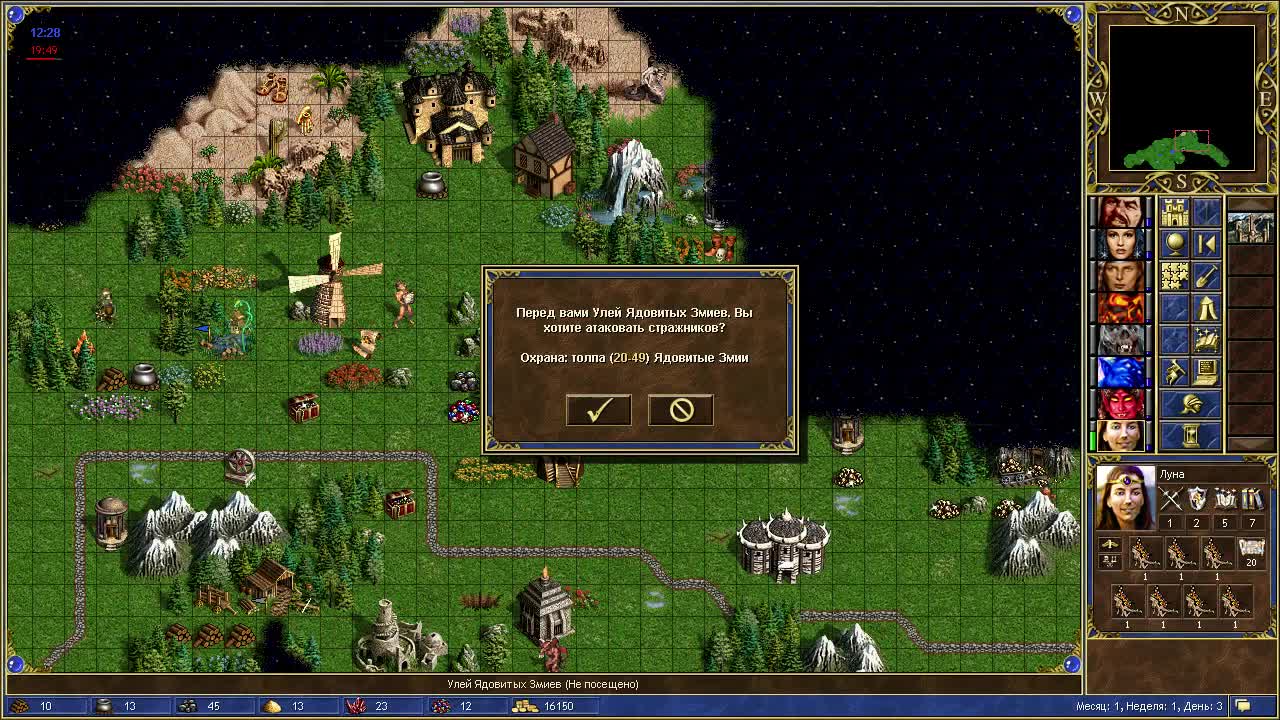Open the View World globe button
The width and height of the screenshot is (1280, 720).
[x=1175, y=244]
